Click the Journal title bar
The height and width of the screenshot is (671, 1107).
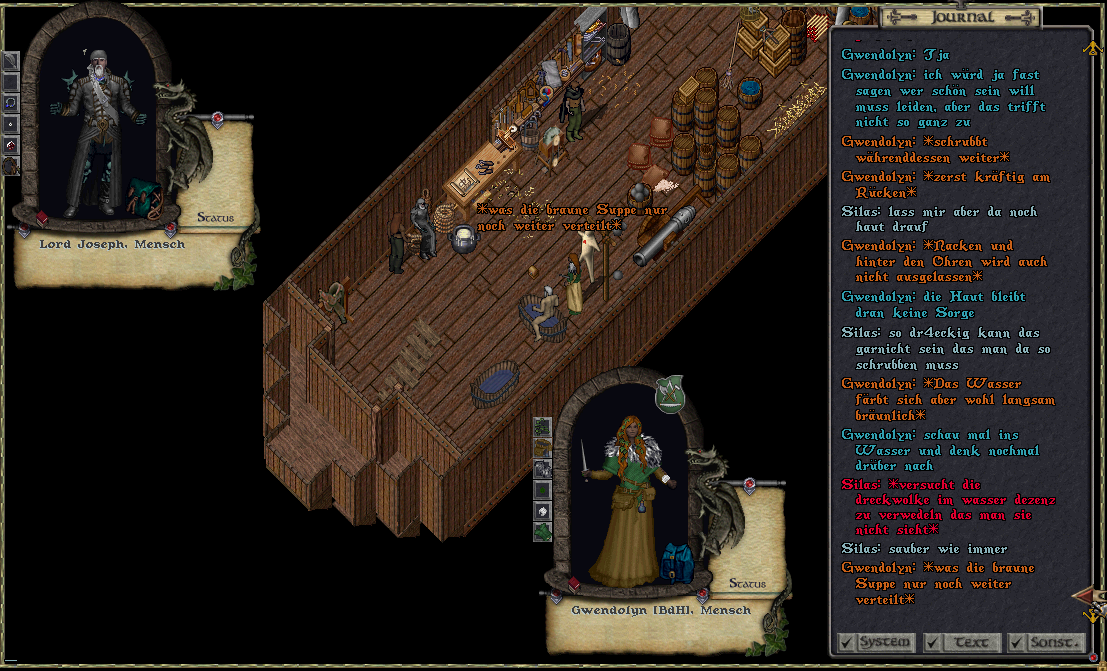(961, 17)
